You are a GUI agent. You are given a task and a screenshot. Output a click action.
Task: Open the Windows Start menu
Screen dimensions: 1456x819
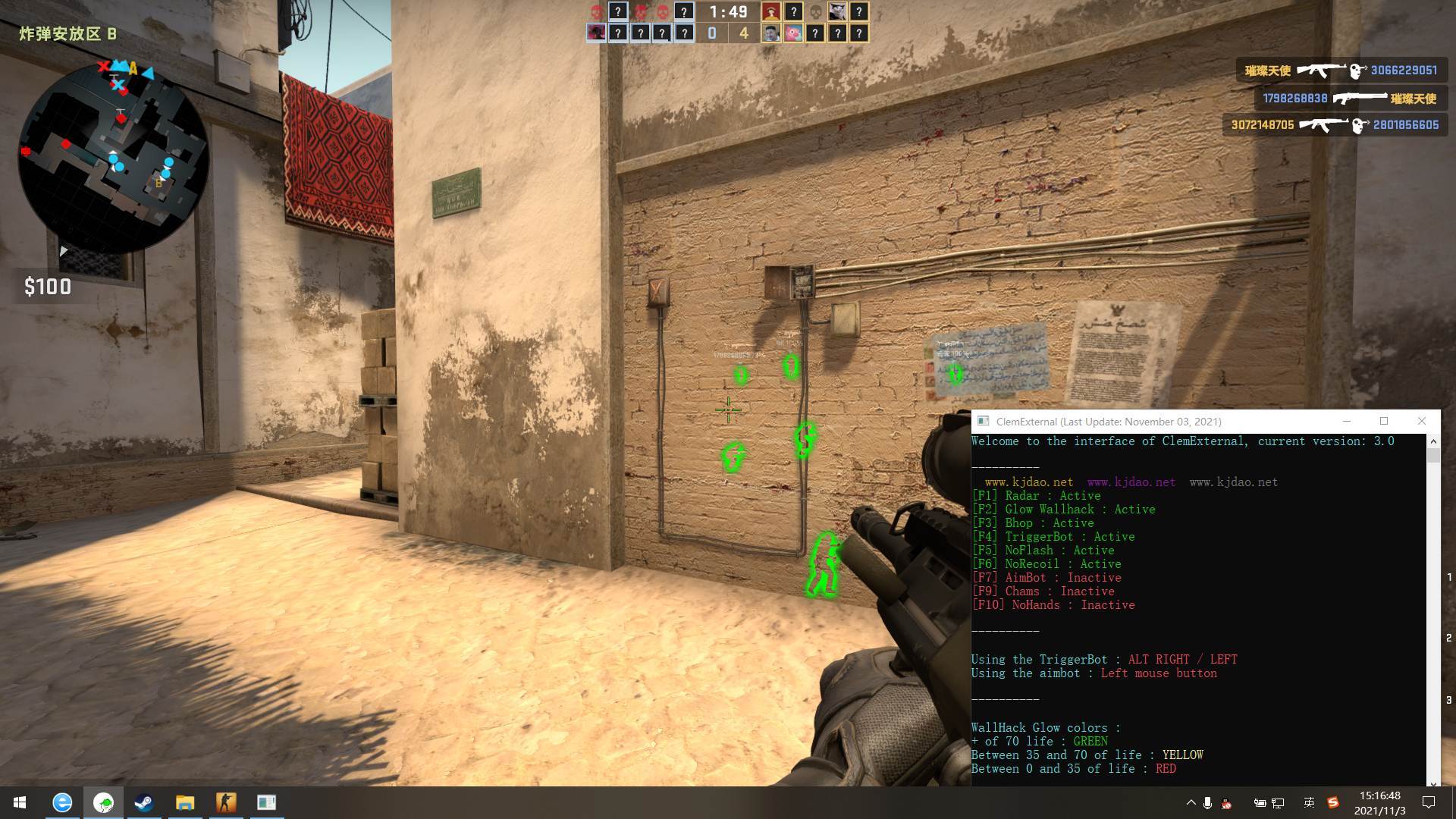tap(19, 802)
